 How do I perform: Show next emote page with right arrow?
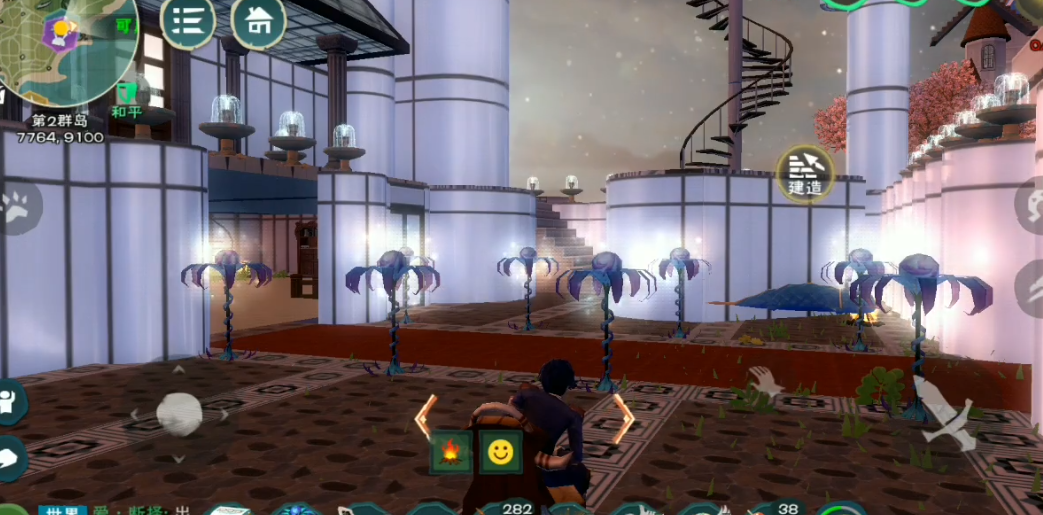pyautogui.click(x=624, y=417)
